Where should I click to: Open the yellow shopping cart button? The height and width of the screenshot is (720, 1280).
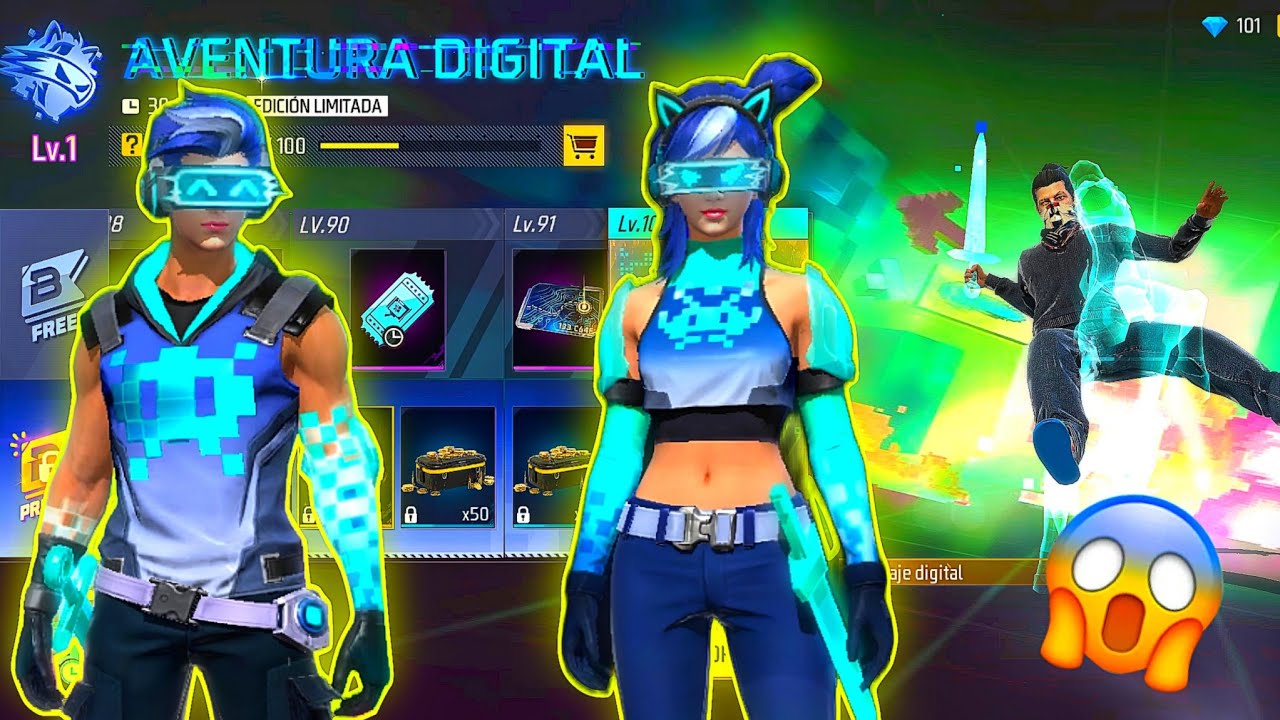coord(583,146)
